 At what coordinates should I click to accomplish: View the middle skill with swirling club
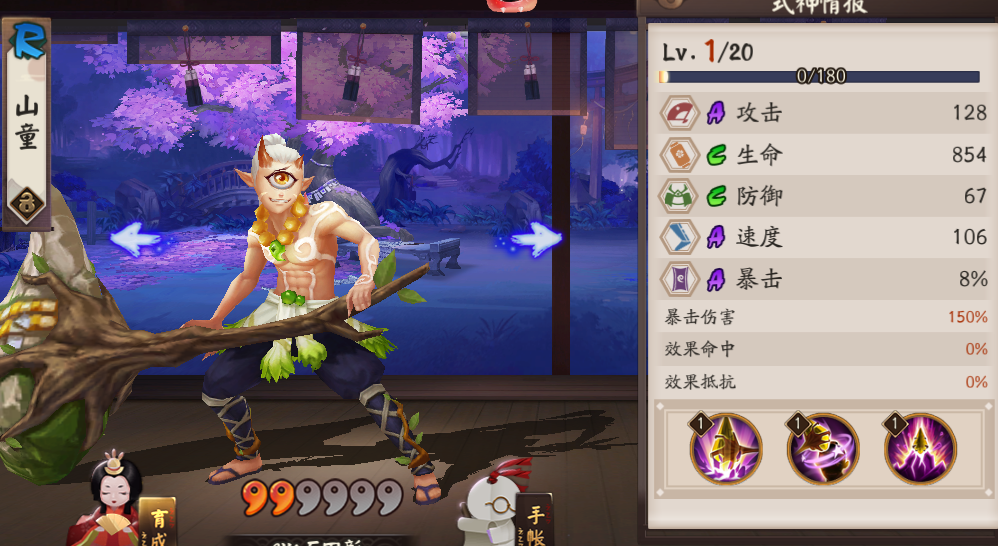823,449
